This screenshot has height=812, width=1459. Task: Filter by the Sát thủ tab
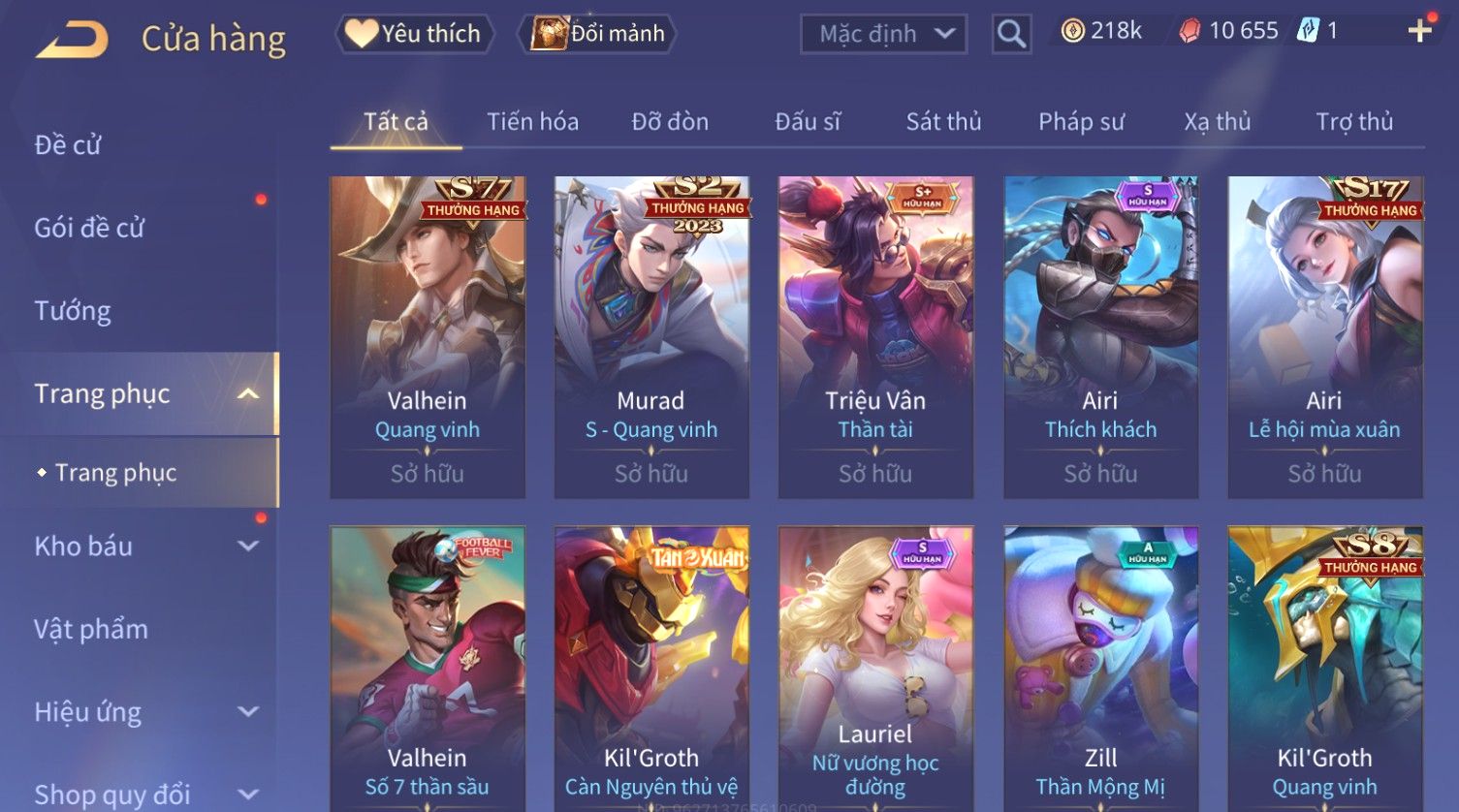(x=943, y=122)
